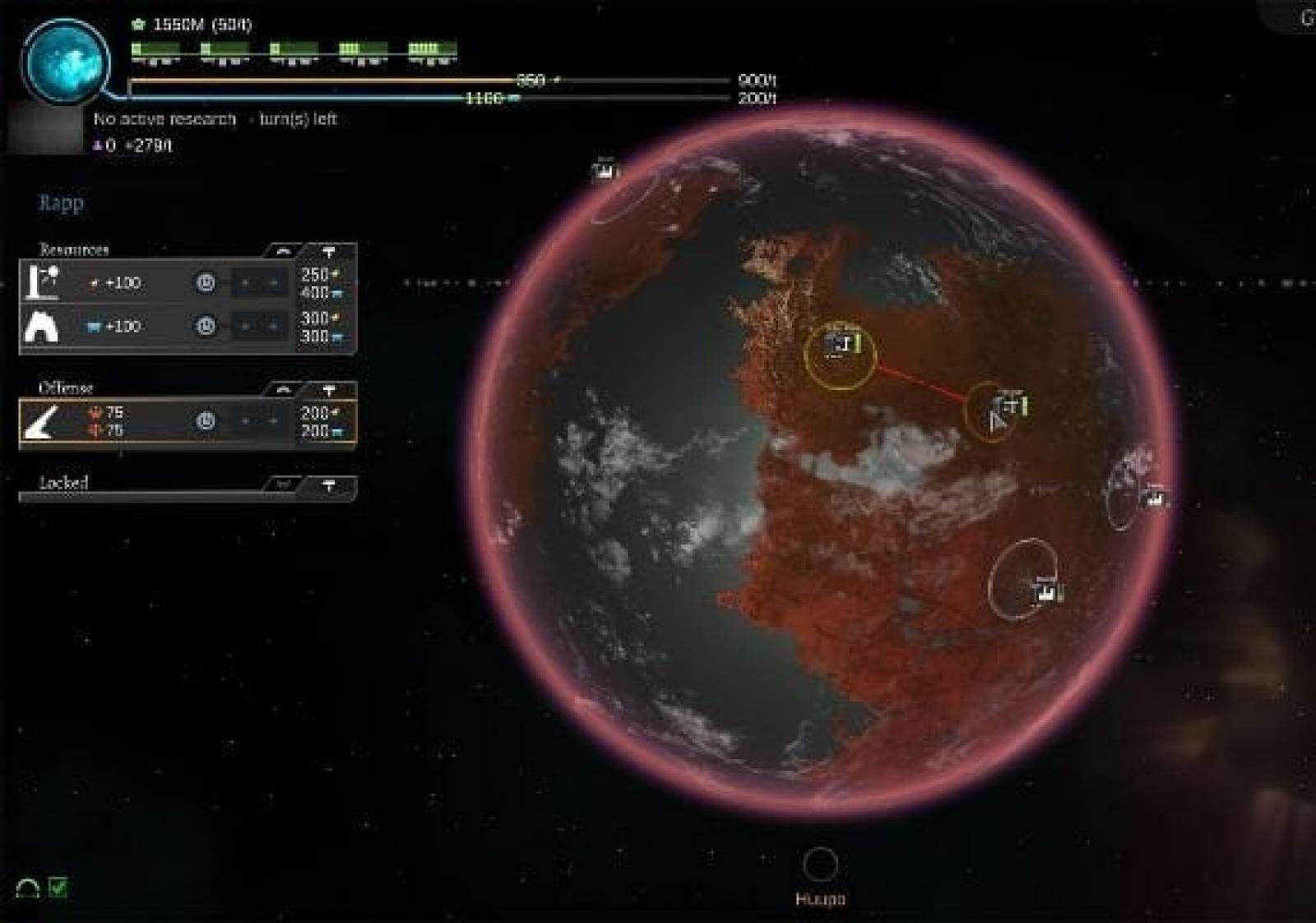Viewport: 1316px width, 923px height.
Task: Click the Resources category hammer build tab
Action: pyautogui.click(x=329, y=251)
